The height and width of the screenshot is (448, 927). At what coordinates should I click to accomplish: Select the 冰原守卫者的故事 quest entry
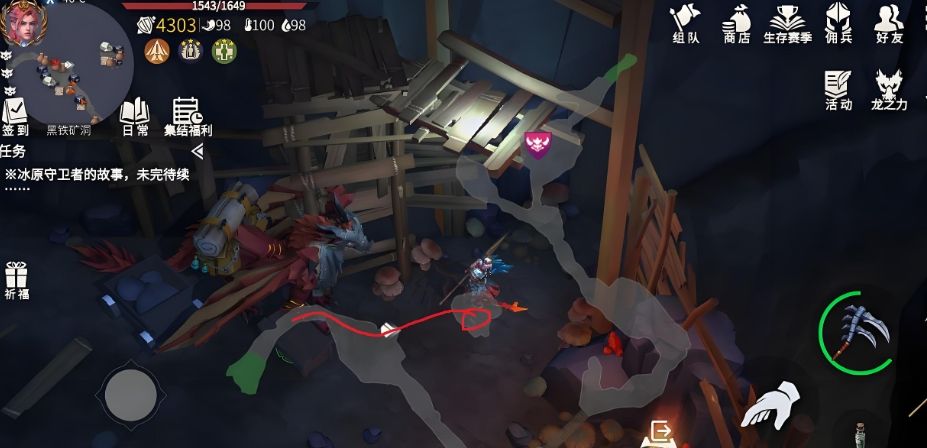coord(97,174)
